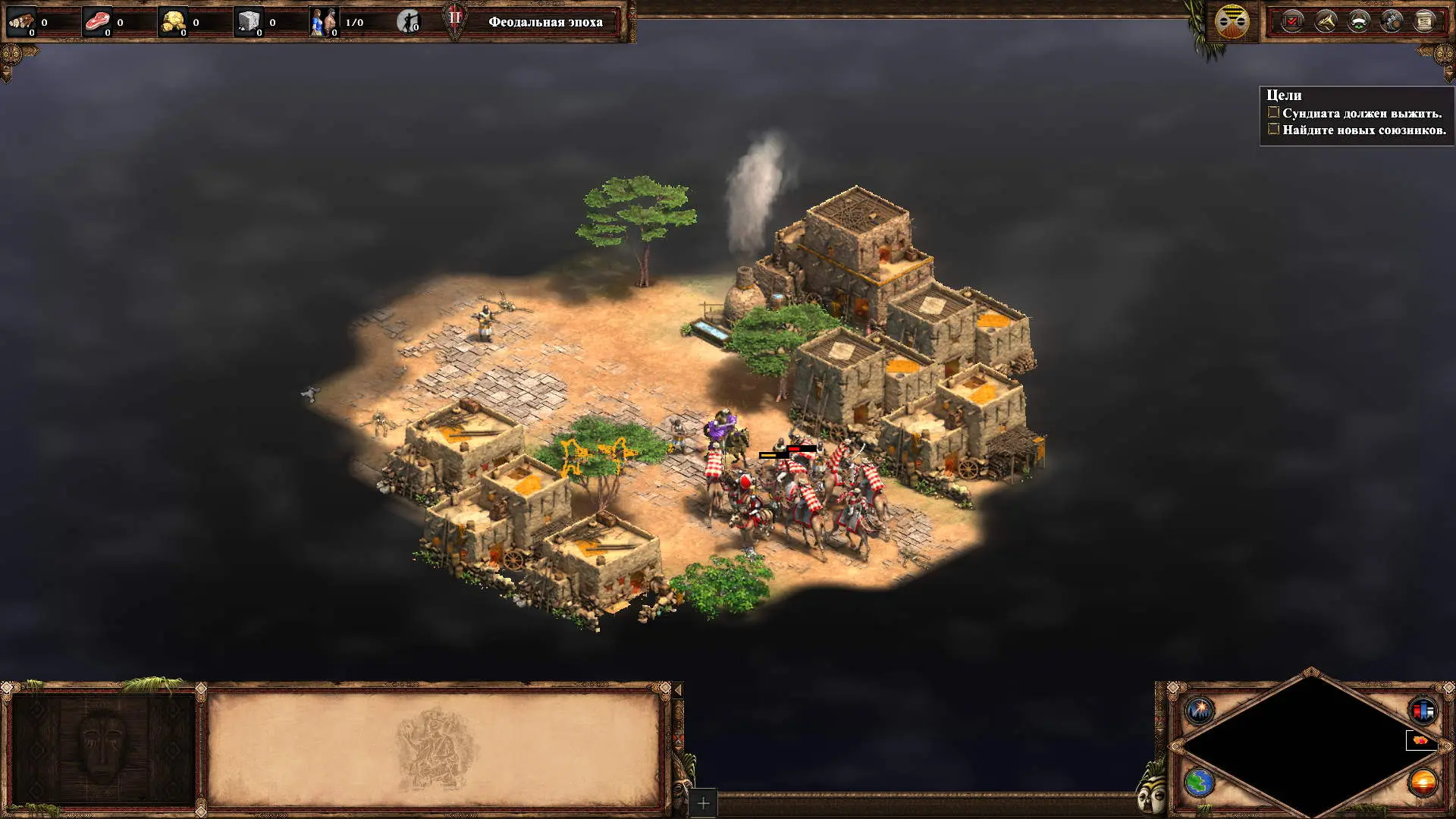The width and height of the screenshot is (1456, 819).
Task: Select the idle villager icon
Action: (x=409, y=21)
